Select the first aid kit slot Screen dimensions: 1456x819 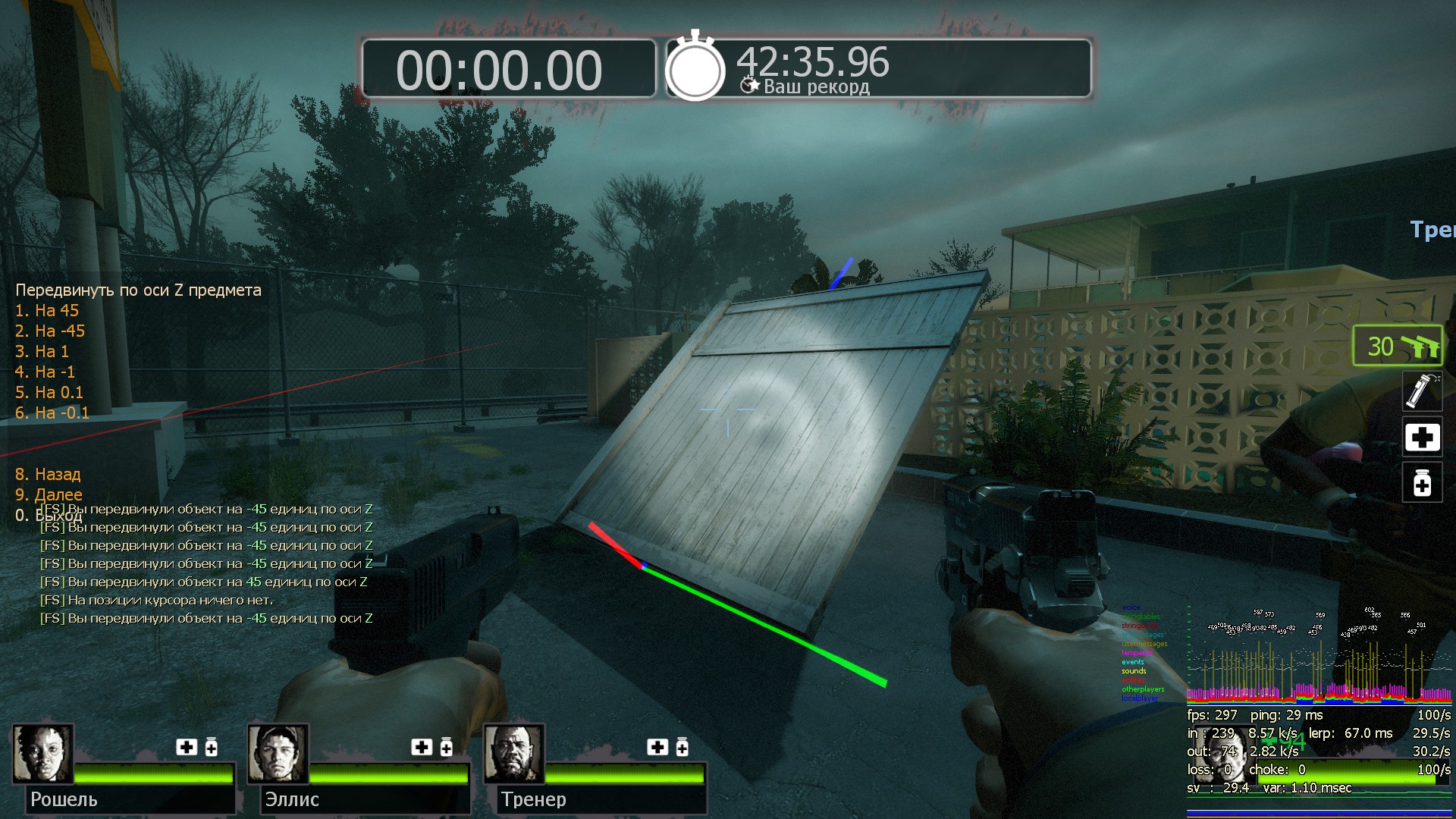click(x=1421, y=438)
